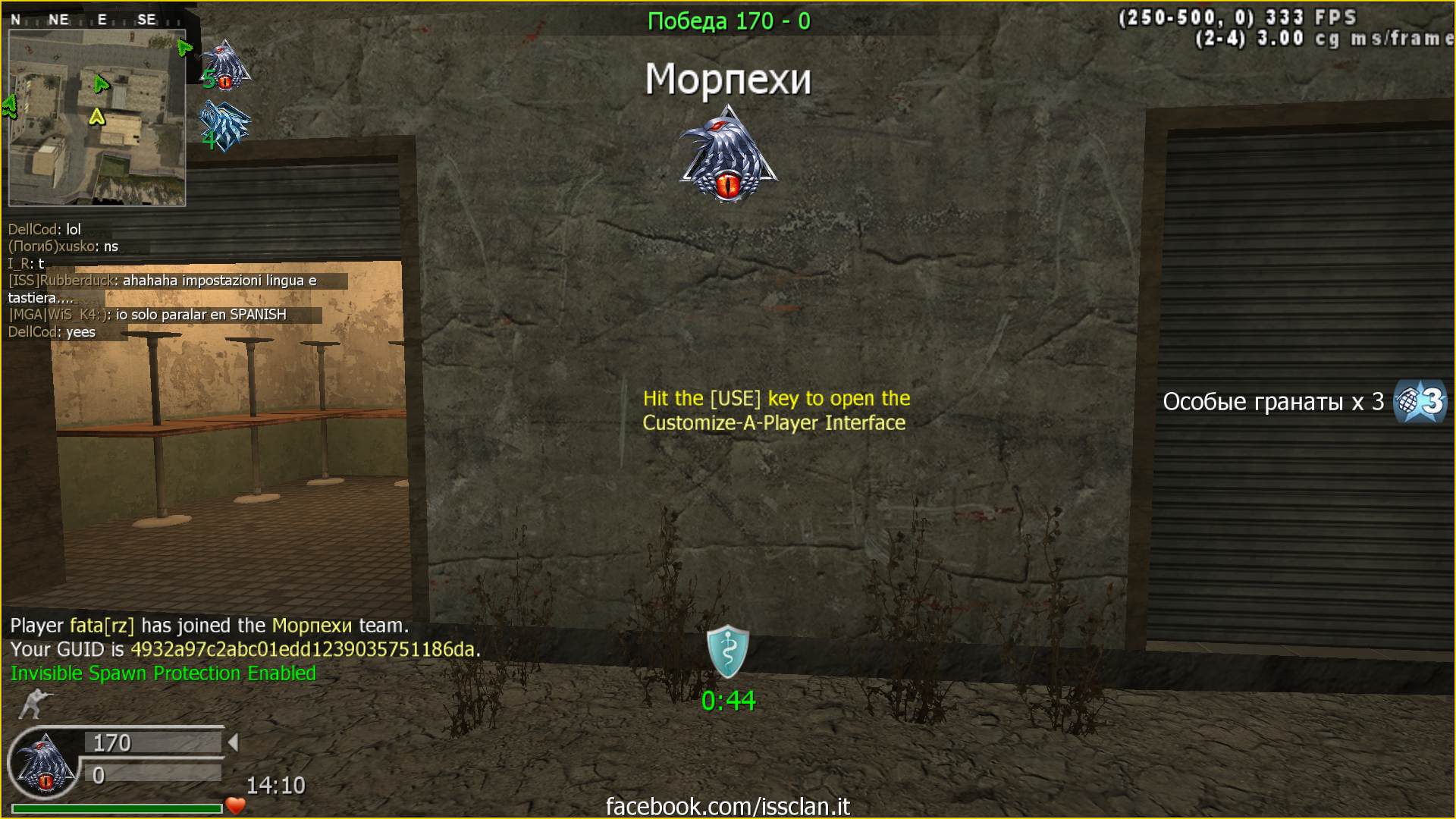1456x819 pixels.
Task: Click the compass strip above the minimap
Action: click(95, 20)
